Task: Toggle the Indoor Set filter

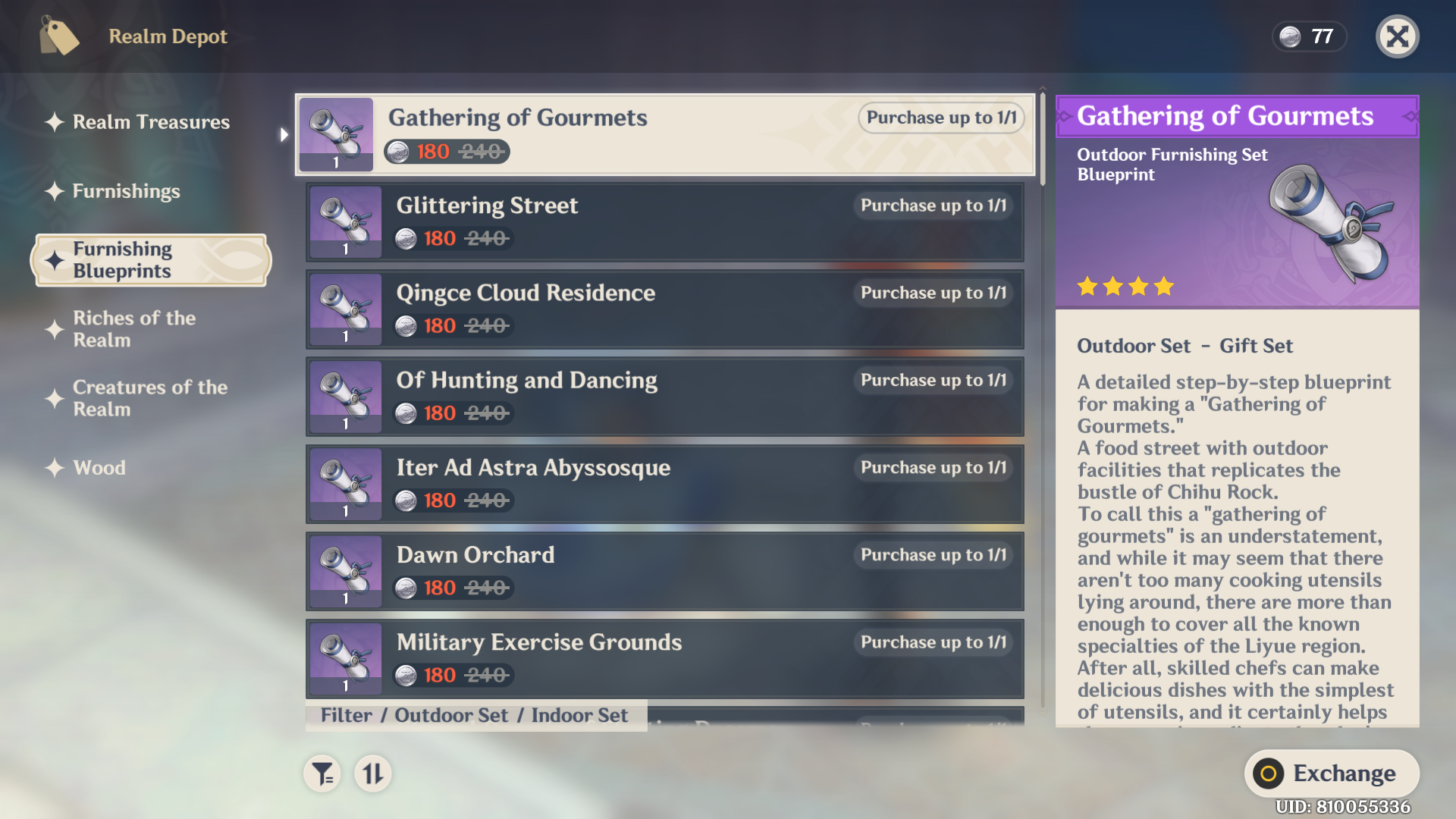Action: click(579, 715)
